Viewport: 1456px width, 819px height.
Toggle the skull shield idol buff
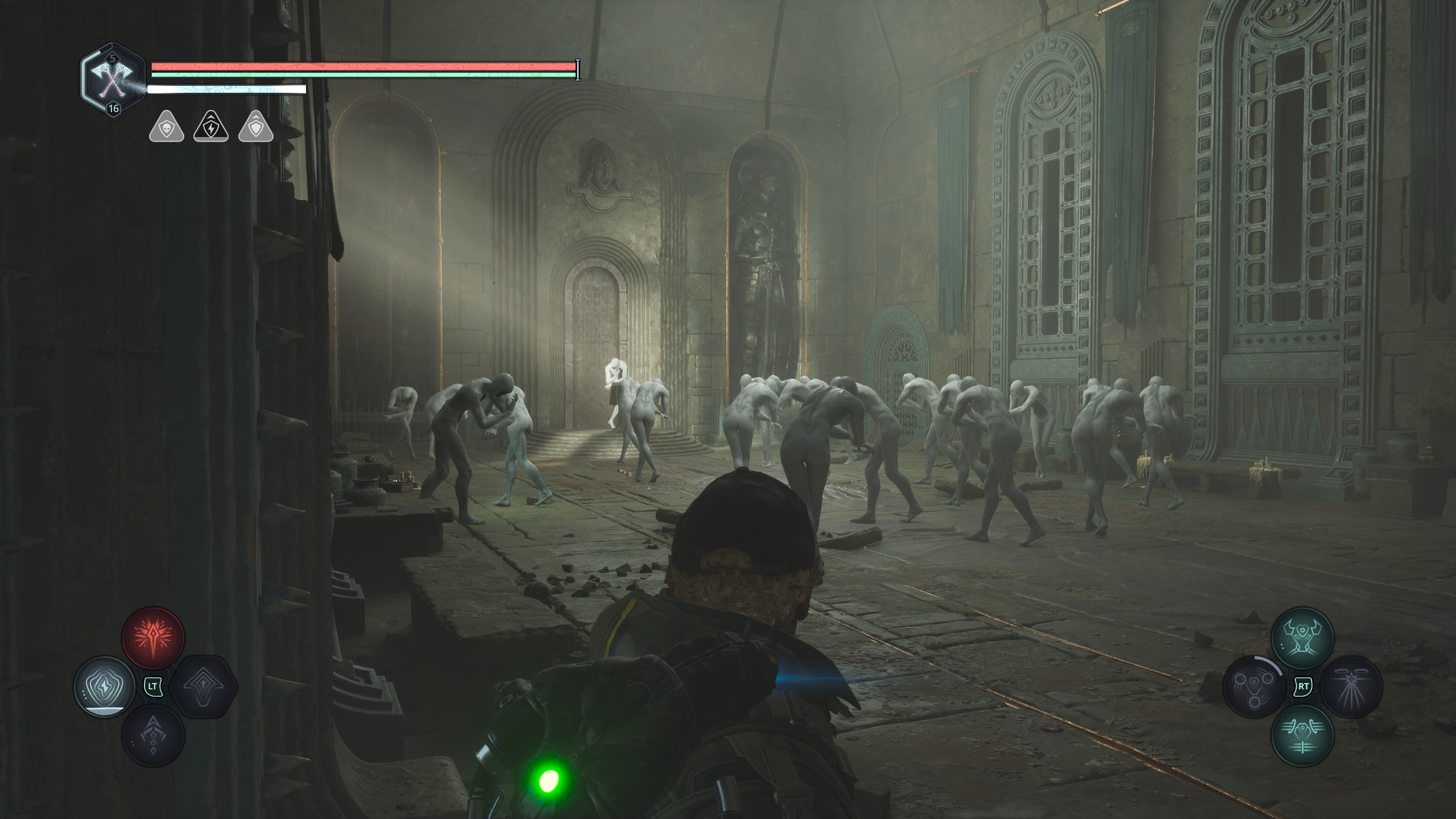[166, 129]
